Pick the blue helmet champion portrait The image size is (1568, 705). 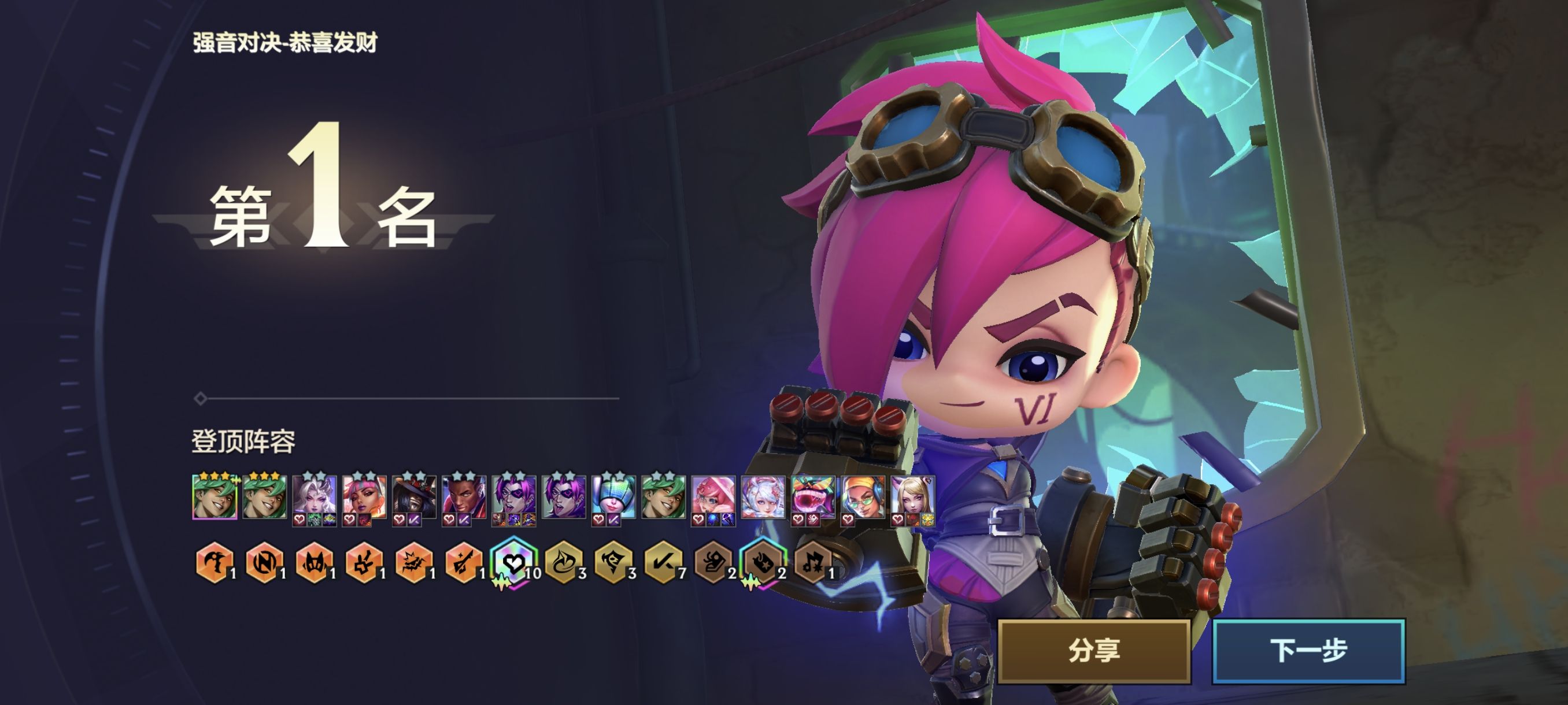tap(613, 496)
